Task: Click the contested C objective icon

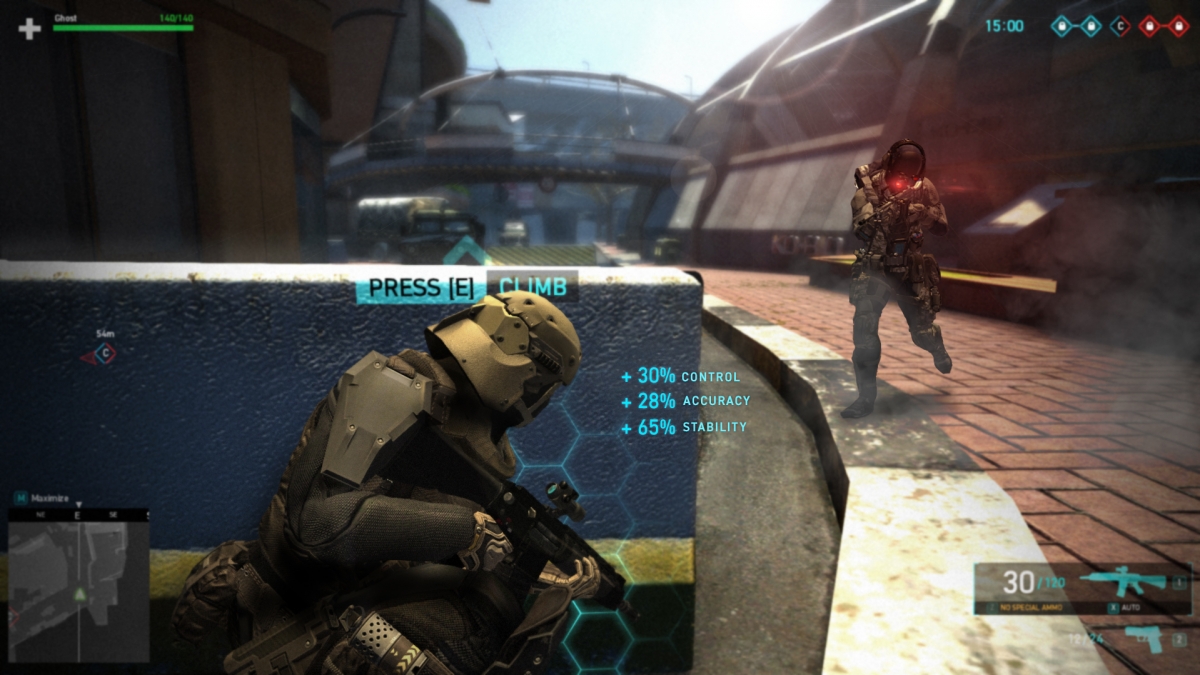Action: (1120, 26)
